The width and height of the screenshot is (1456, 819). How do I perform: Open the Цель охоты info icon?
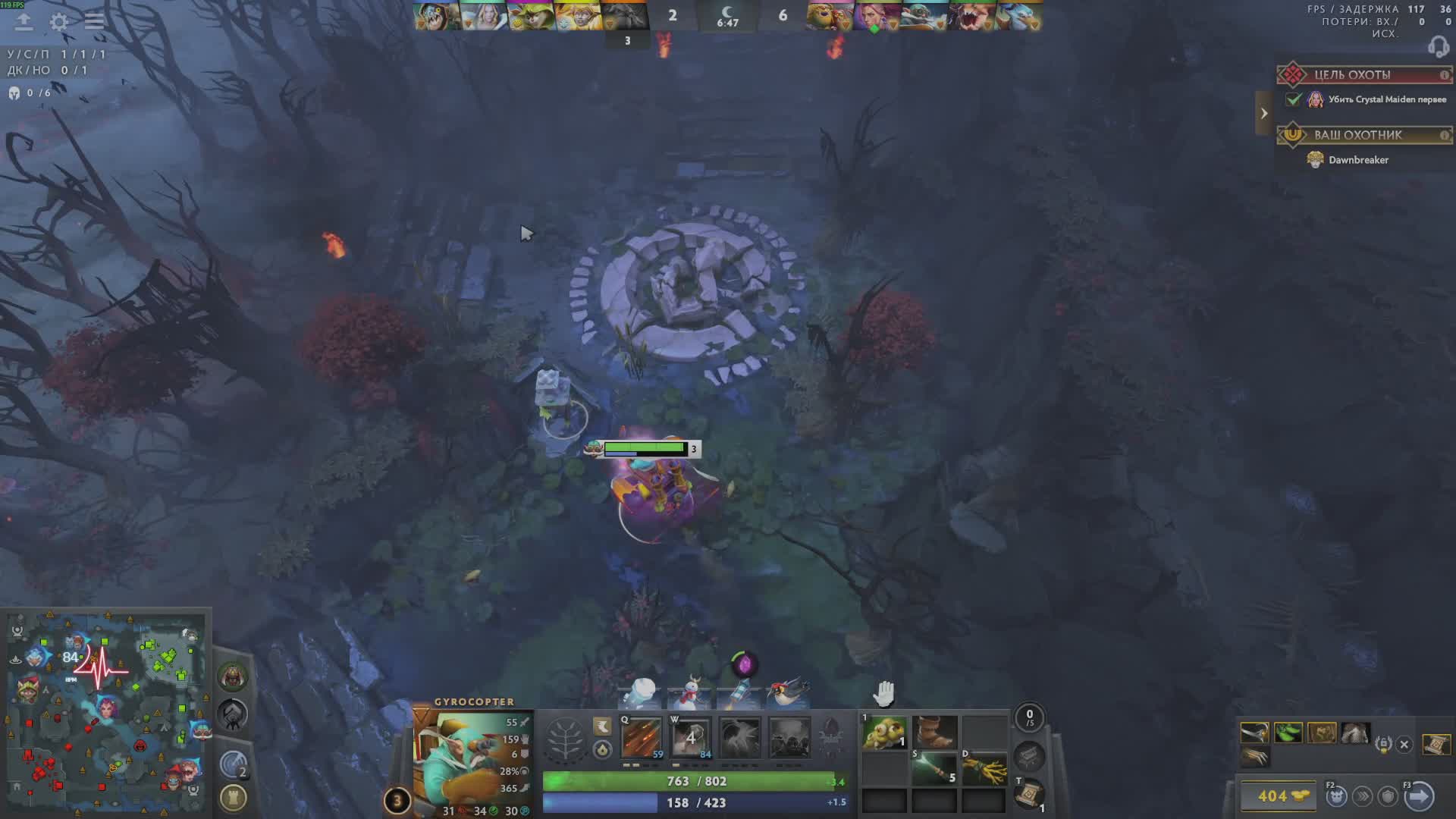(x=1445, y=75)
